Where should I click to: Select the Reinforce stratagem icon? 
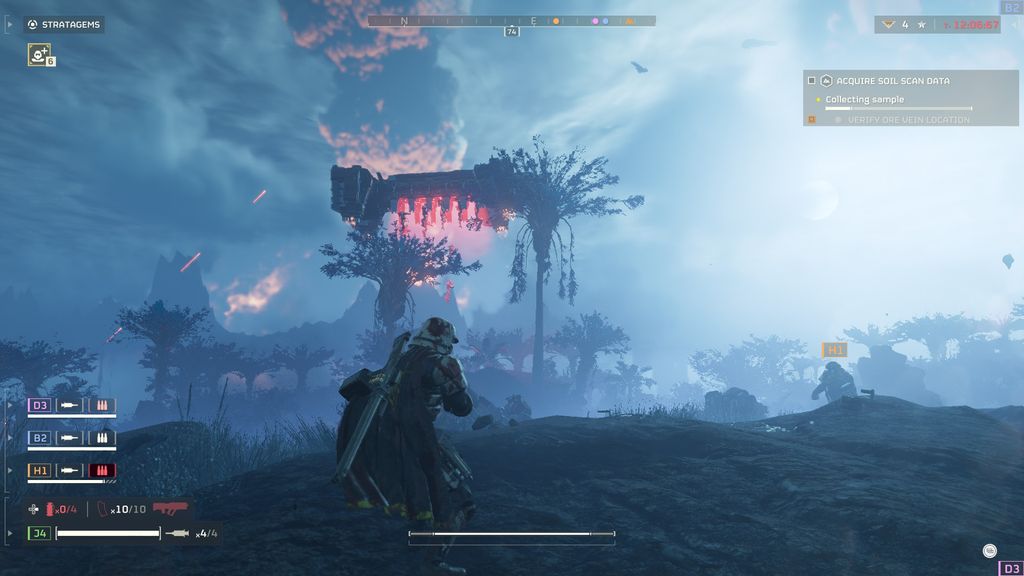[x=38, y=55]
